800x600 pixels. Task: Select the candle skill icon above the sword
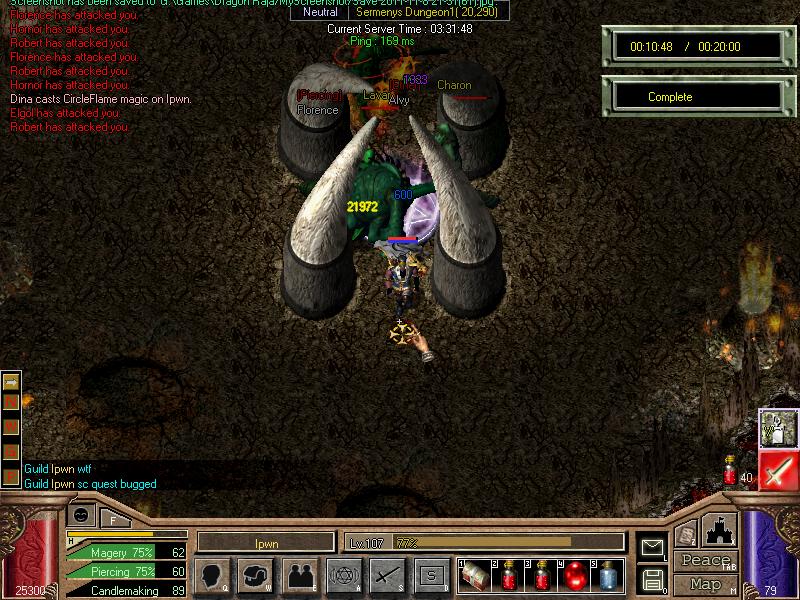[777, 427]
